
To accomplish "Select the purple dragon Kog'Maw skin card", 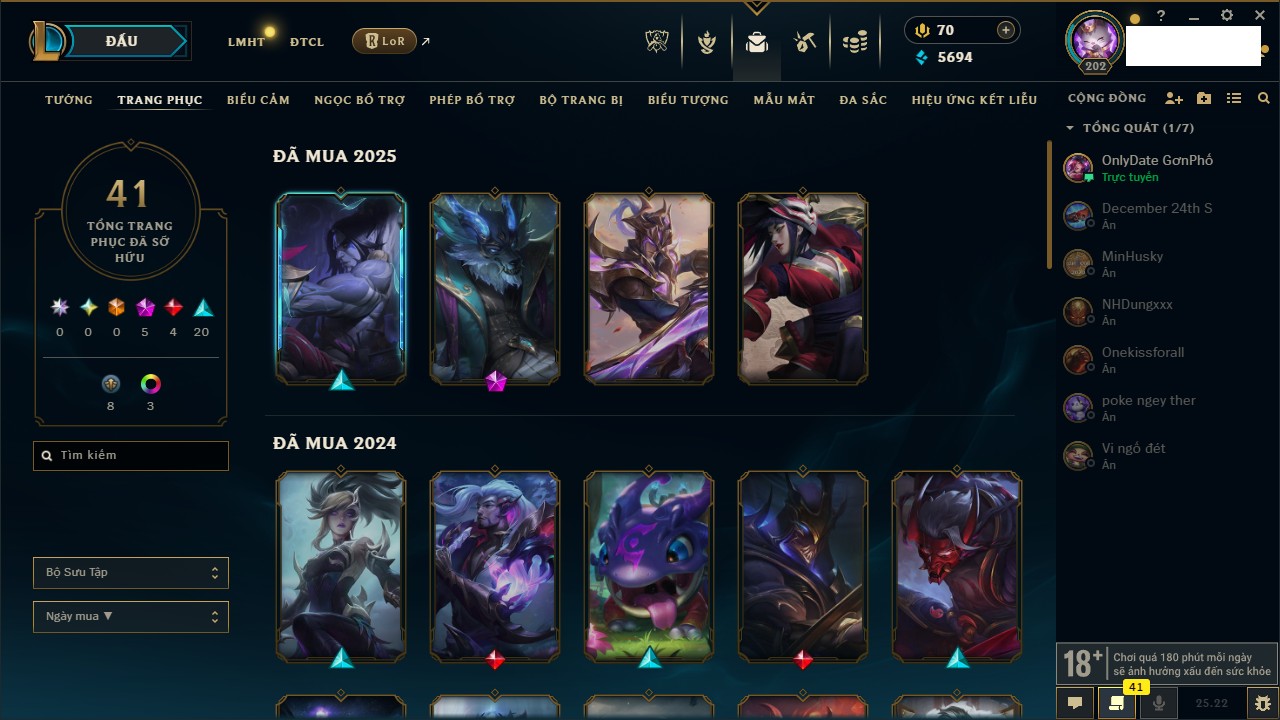I will 649,565.
